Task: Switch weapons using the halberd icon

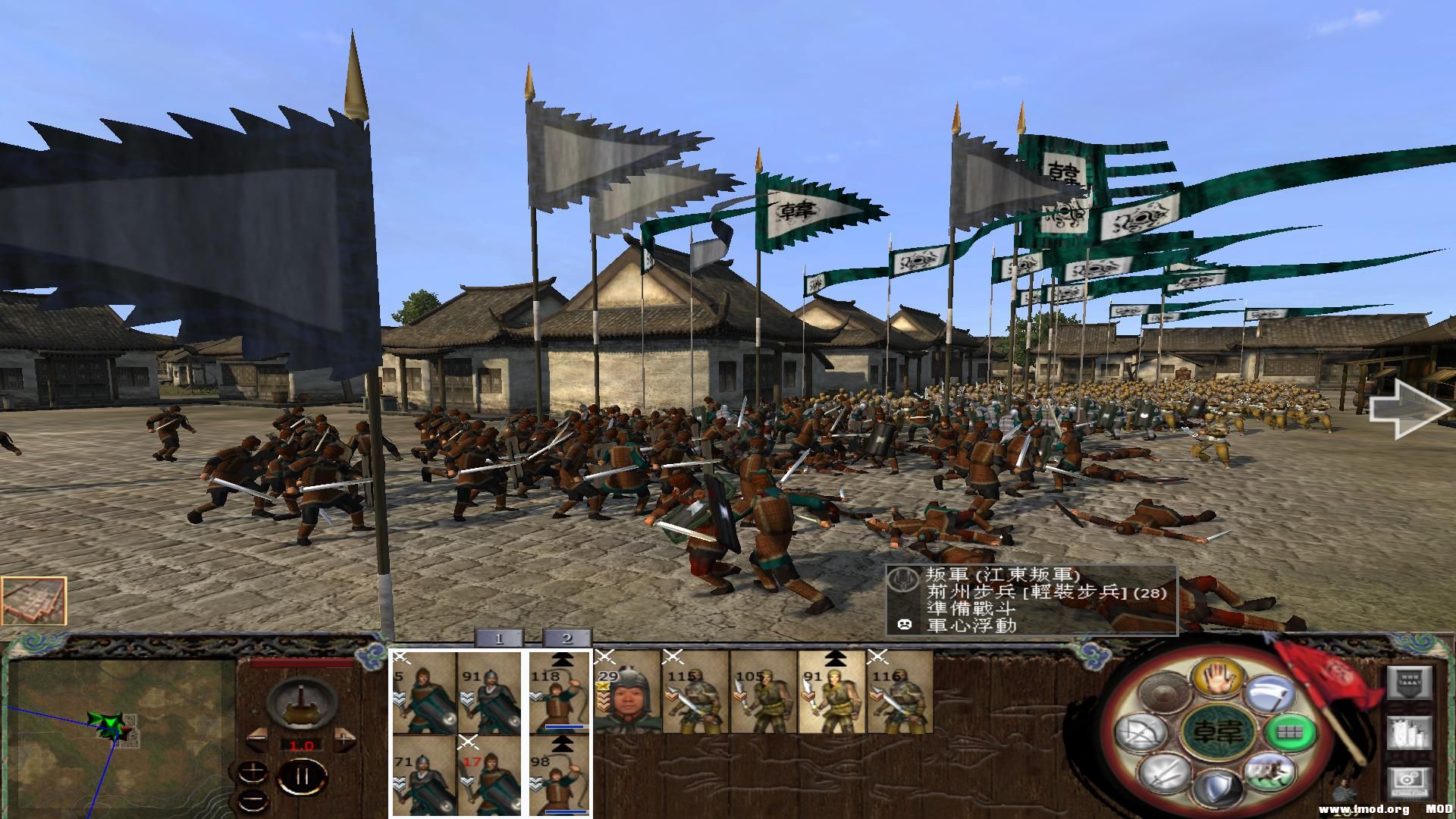Action: click(x=1269, y=695)
